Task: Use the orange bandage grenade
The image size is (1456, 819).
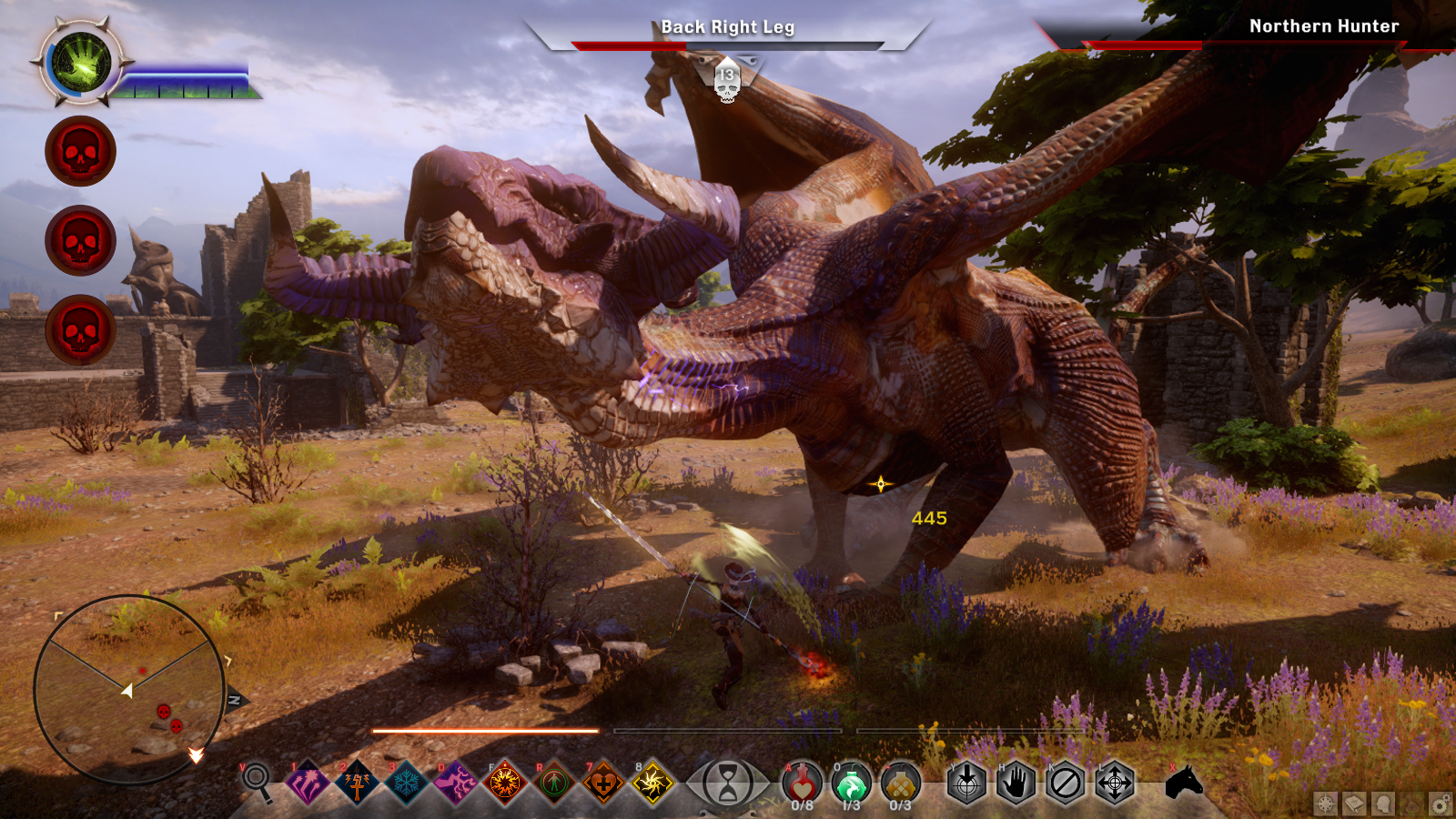Action: pos(900,783)
